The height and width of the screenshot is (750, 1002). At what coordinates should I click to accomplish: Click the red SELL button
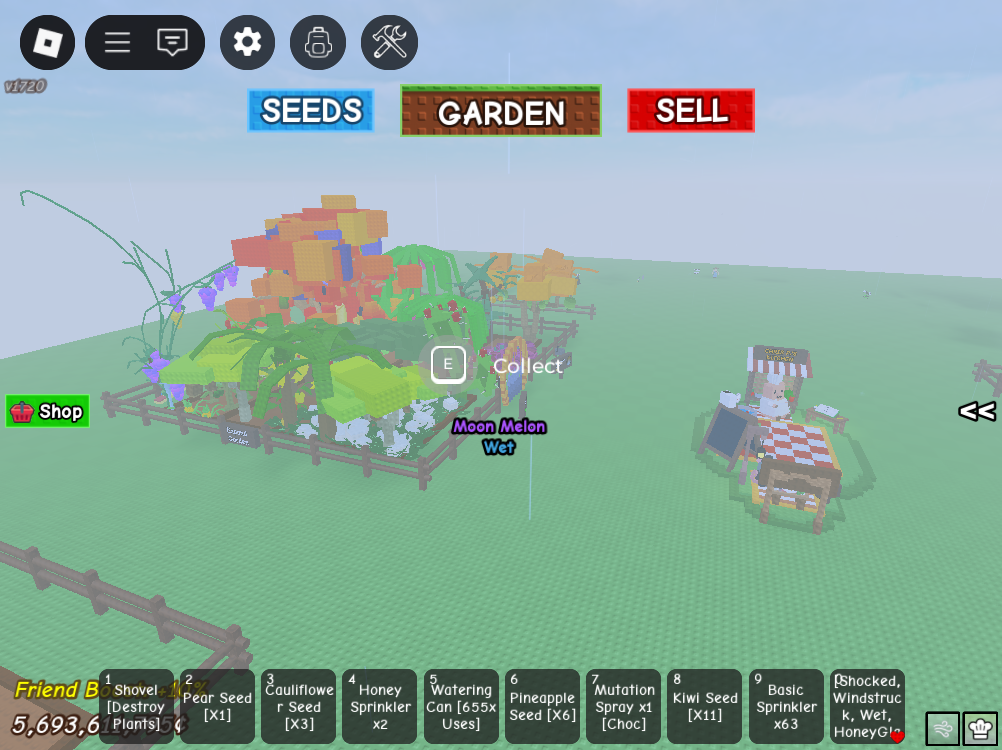tap(691, 111)
